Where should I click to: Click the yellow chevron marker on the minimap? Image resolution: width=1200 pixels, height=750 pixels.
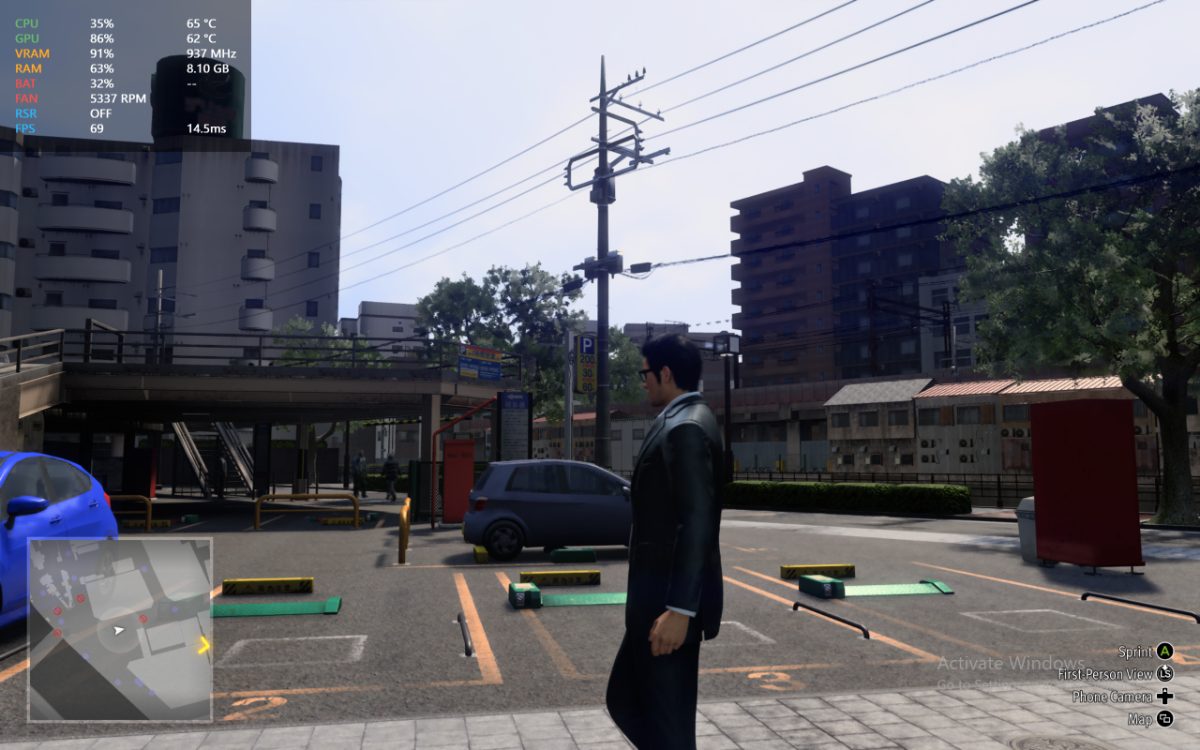[204, 645]
